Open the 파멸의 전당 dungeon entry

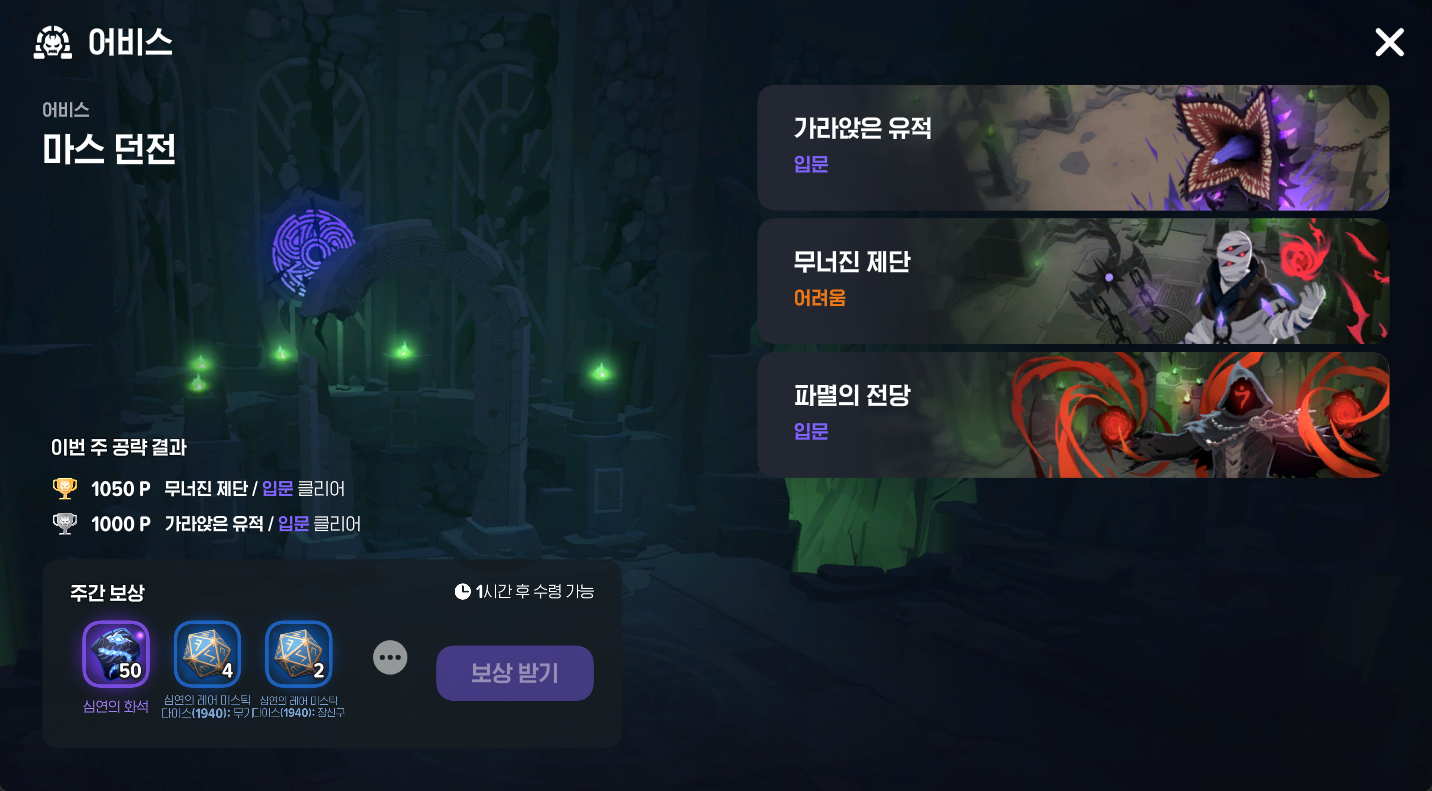tap(1073, 414)
